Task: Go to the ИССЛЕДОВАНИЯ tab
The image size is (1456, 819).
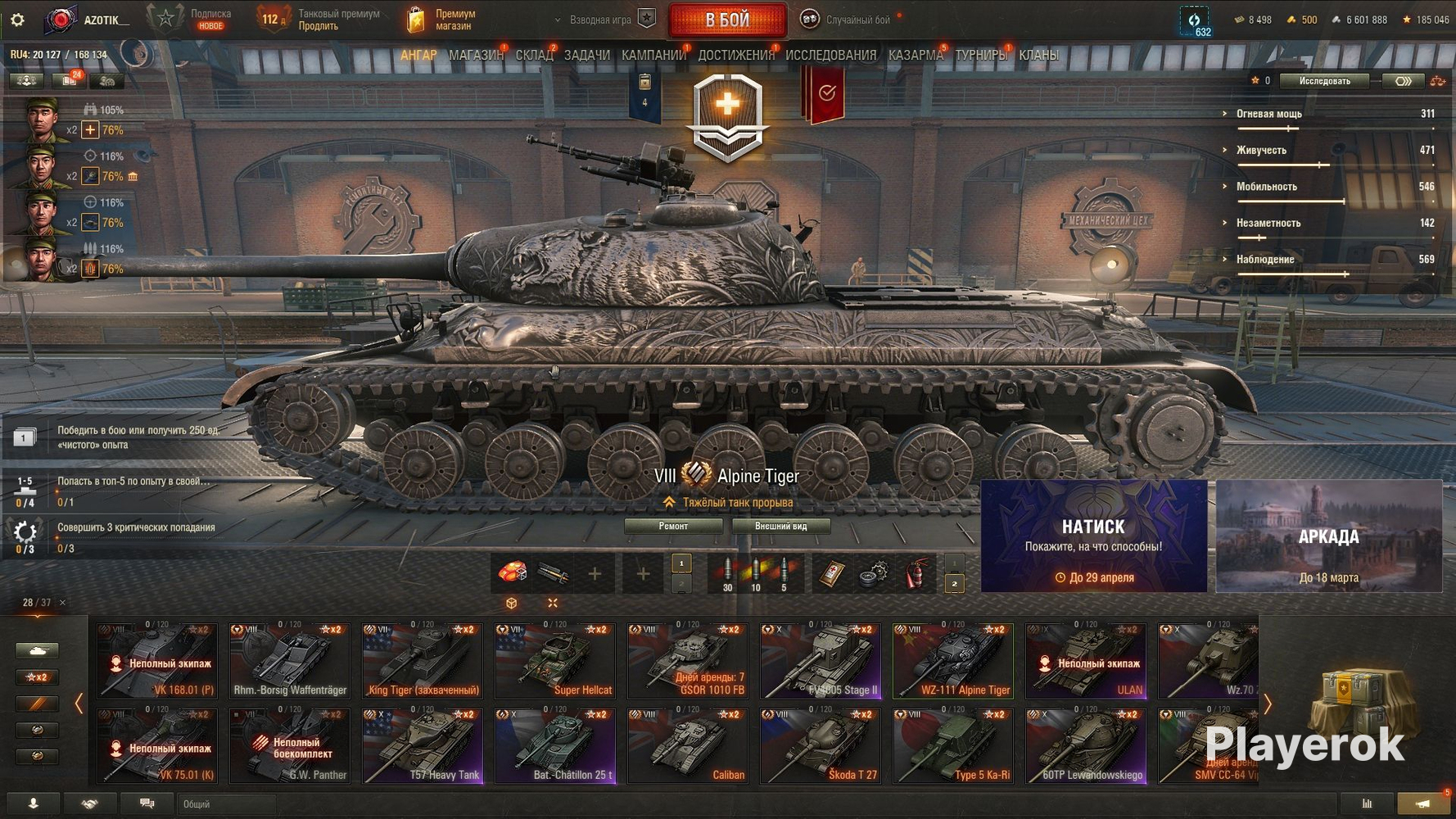Action: [x=830, y=56]
